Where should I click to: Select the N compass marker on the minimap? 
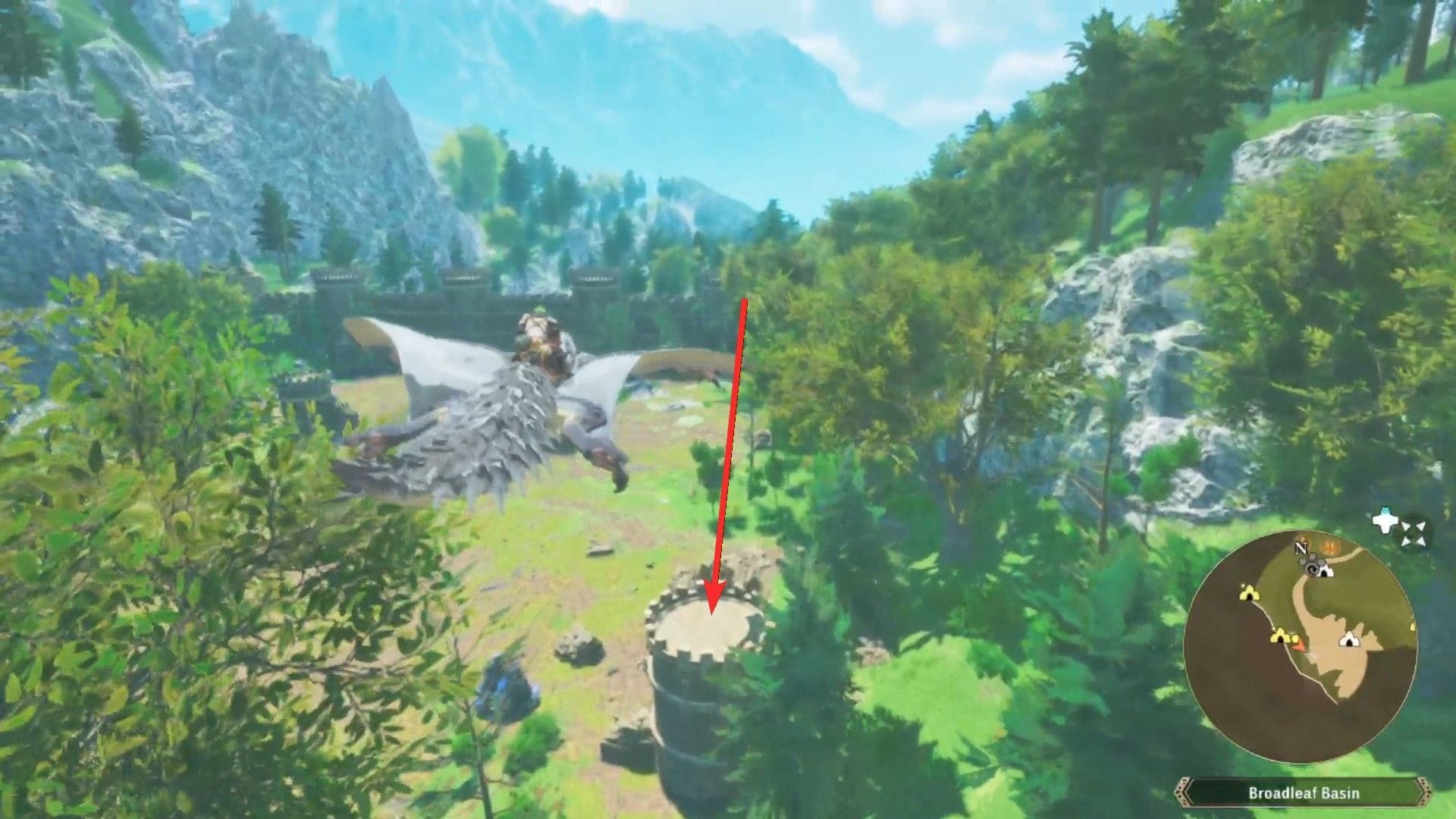coord(1301,549)
